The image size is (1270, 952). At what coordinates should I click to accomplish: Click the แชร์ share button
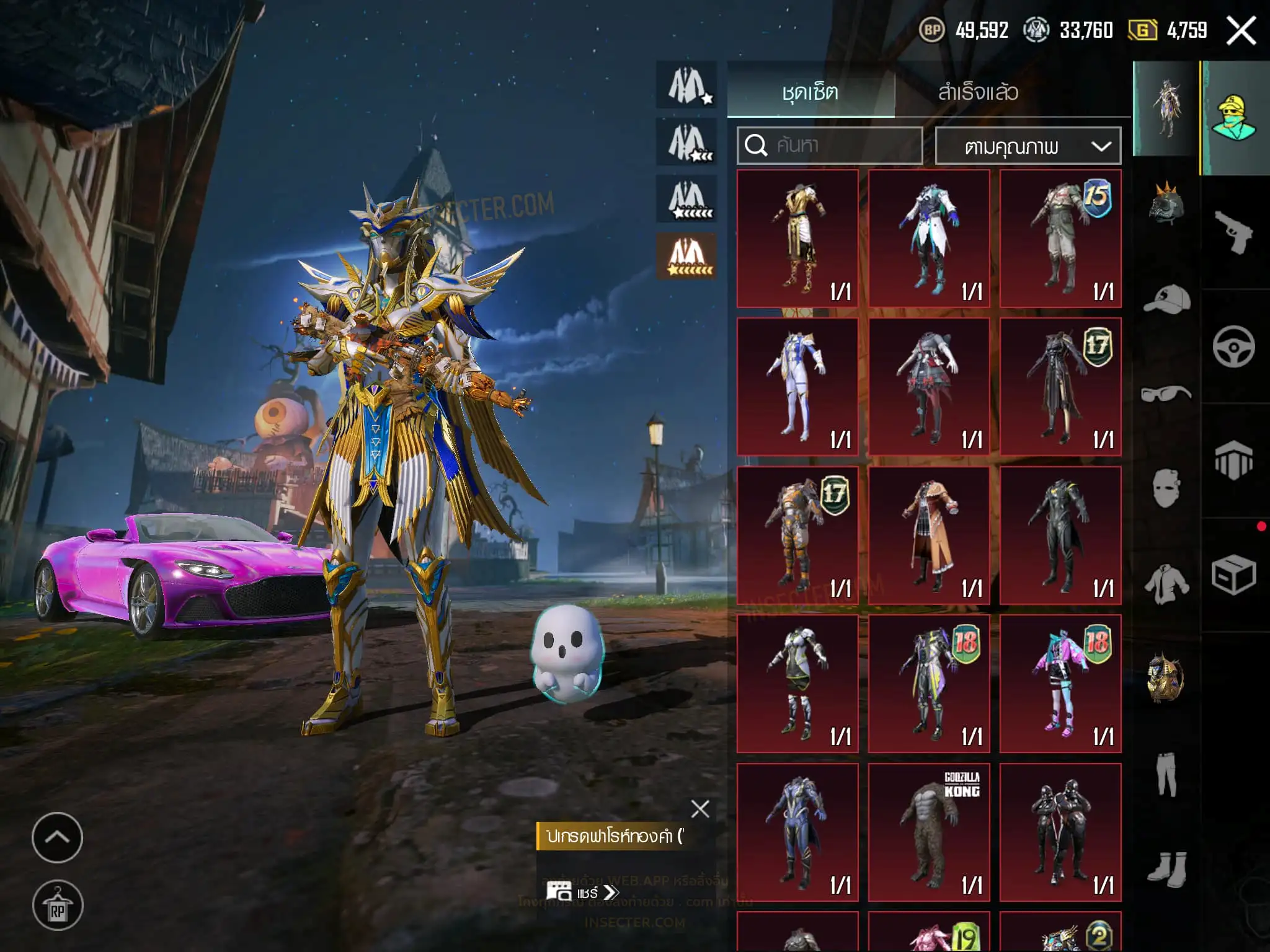[582, 892]
